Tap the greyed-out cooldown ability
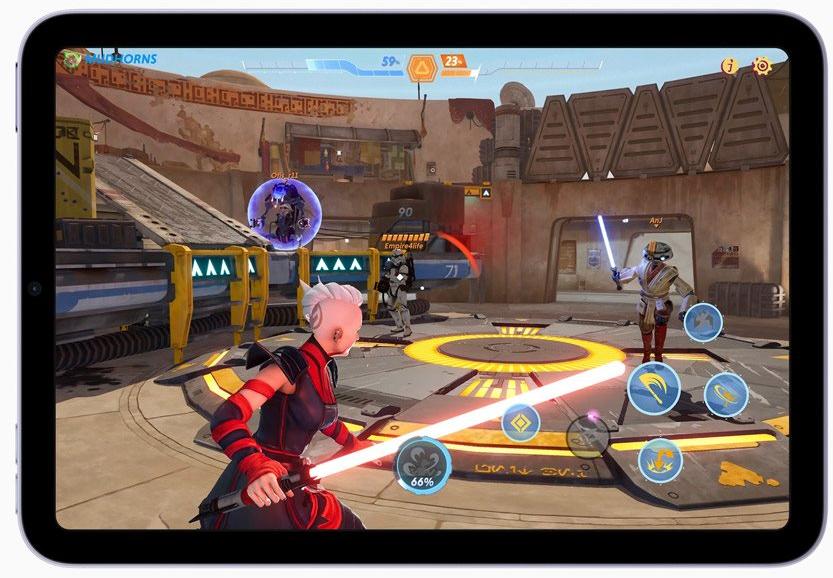The image size is (833, 578). [x=588, y=436]
